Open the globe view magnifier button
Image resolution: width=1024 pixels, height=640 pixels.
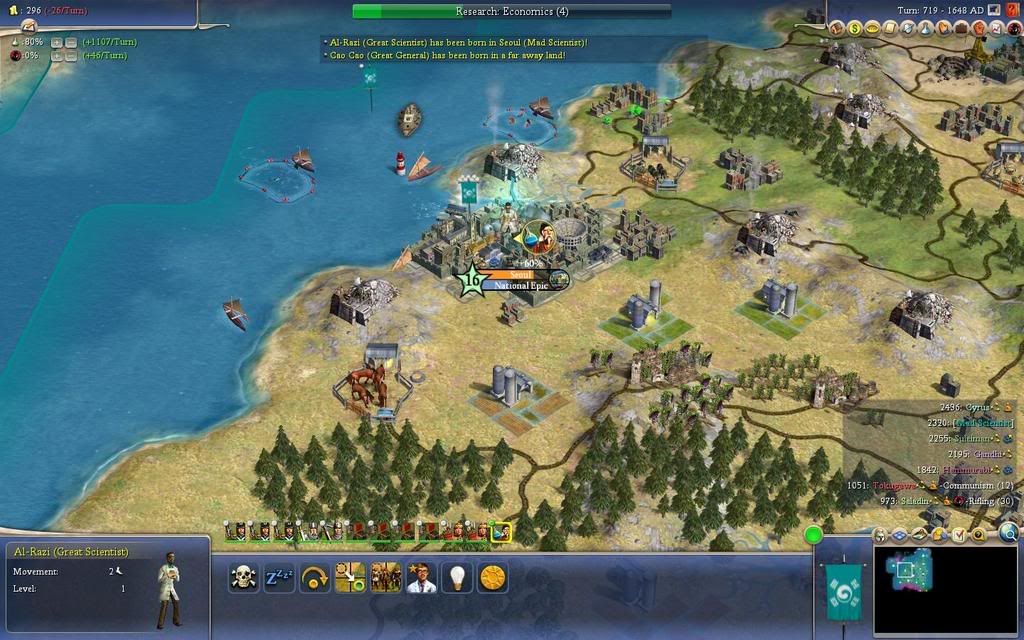tap(1008, 533)
